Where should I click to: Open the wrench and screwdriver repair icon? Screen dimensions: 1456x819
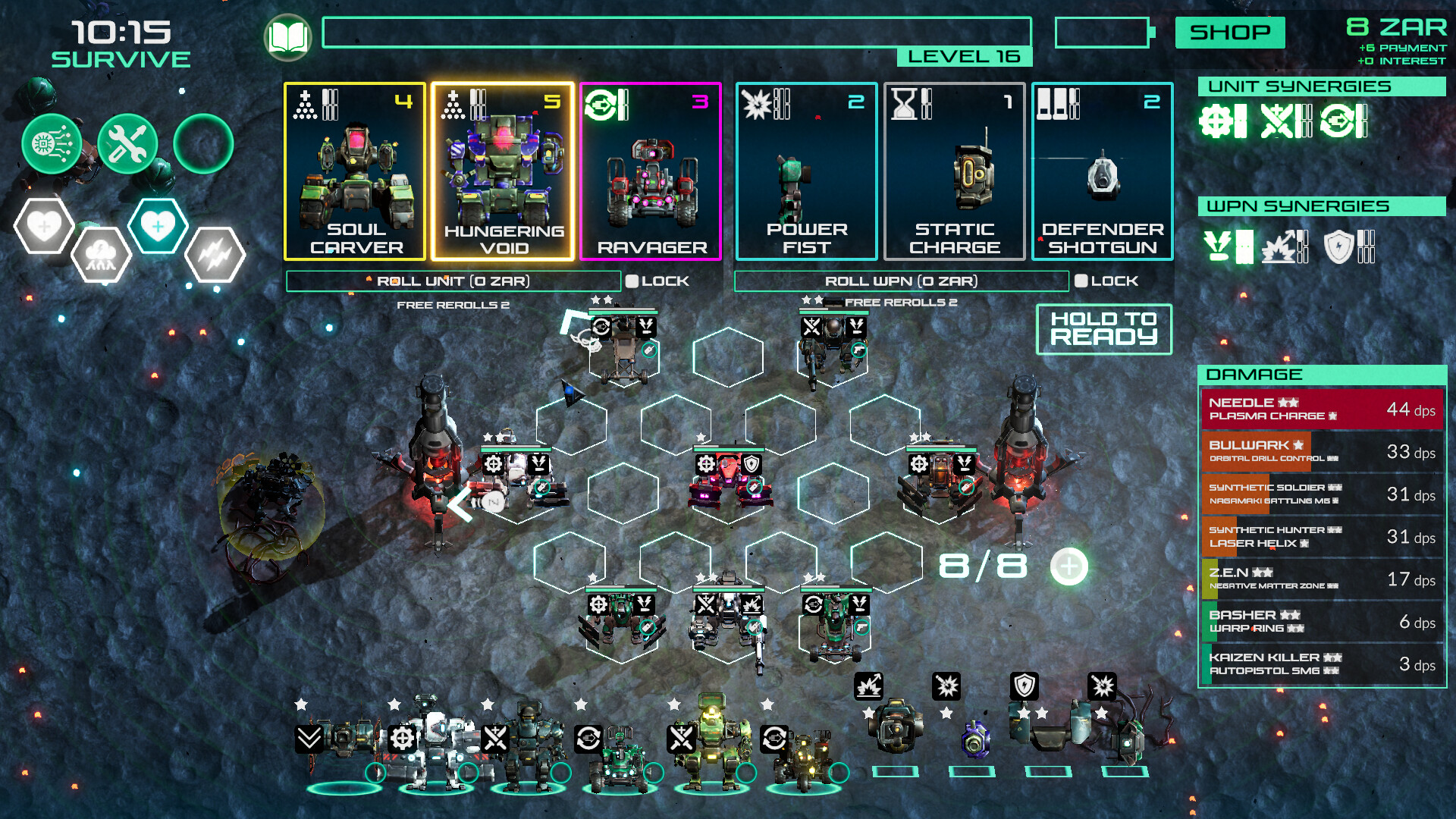127,144
